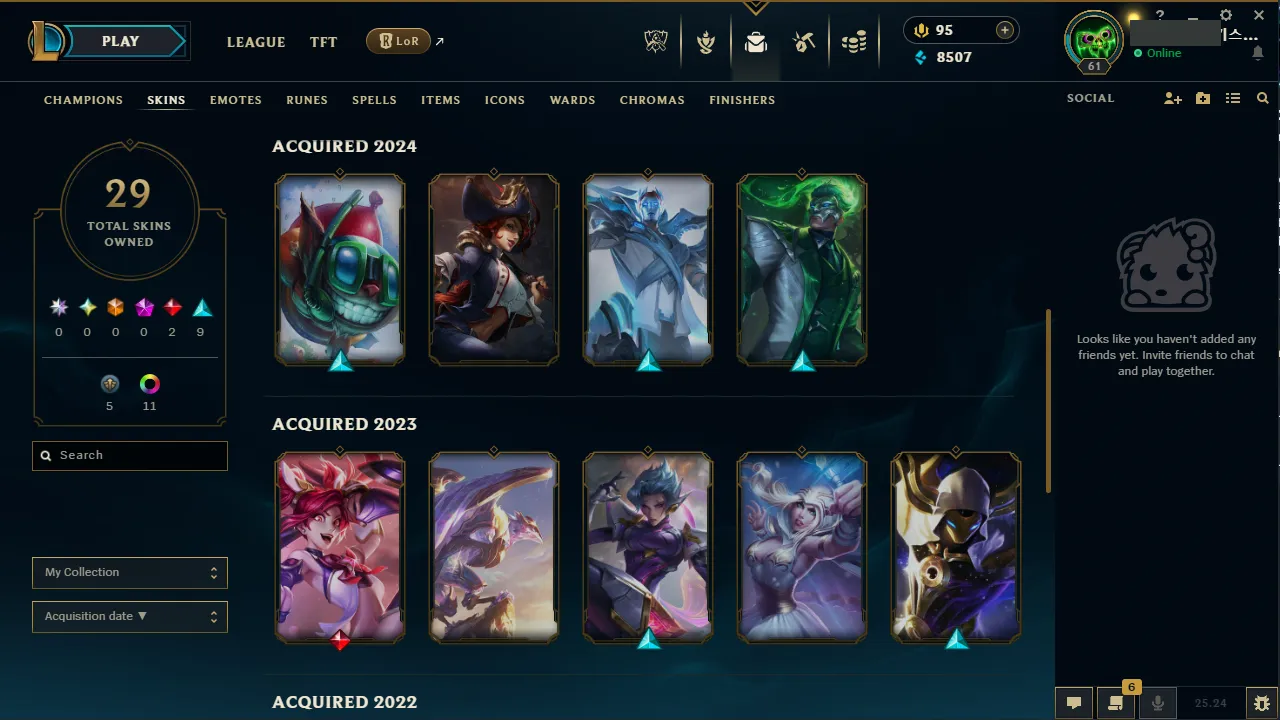Switch to the TFT tab
The image size is (1280, 720).
point(323,42)
